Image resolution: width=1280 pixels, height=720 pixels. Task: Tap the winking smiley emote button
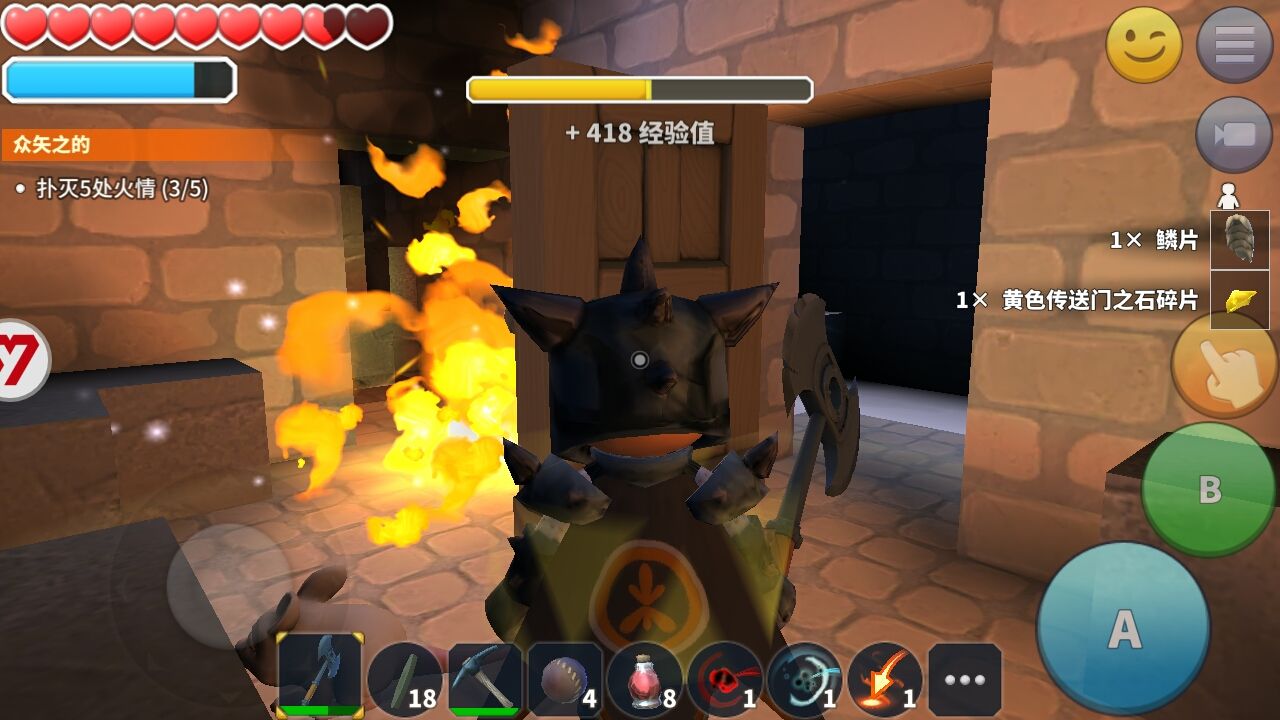click(1144, 45)
